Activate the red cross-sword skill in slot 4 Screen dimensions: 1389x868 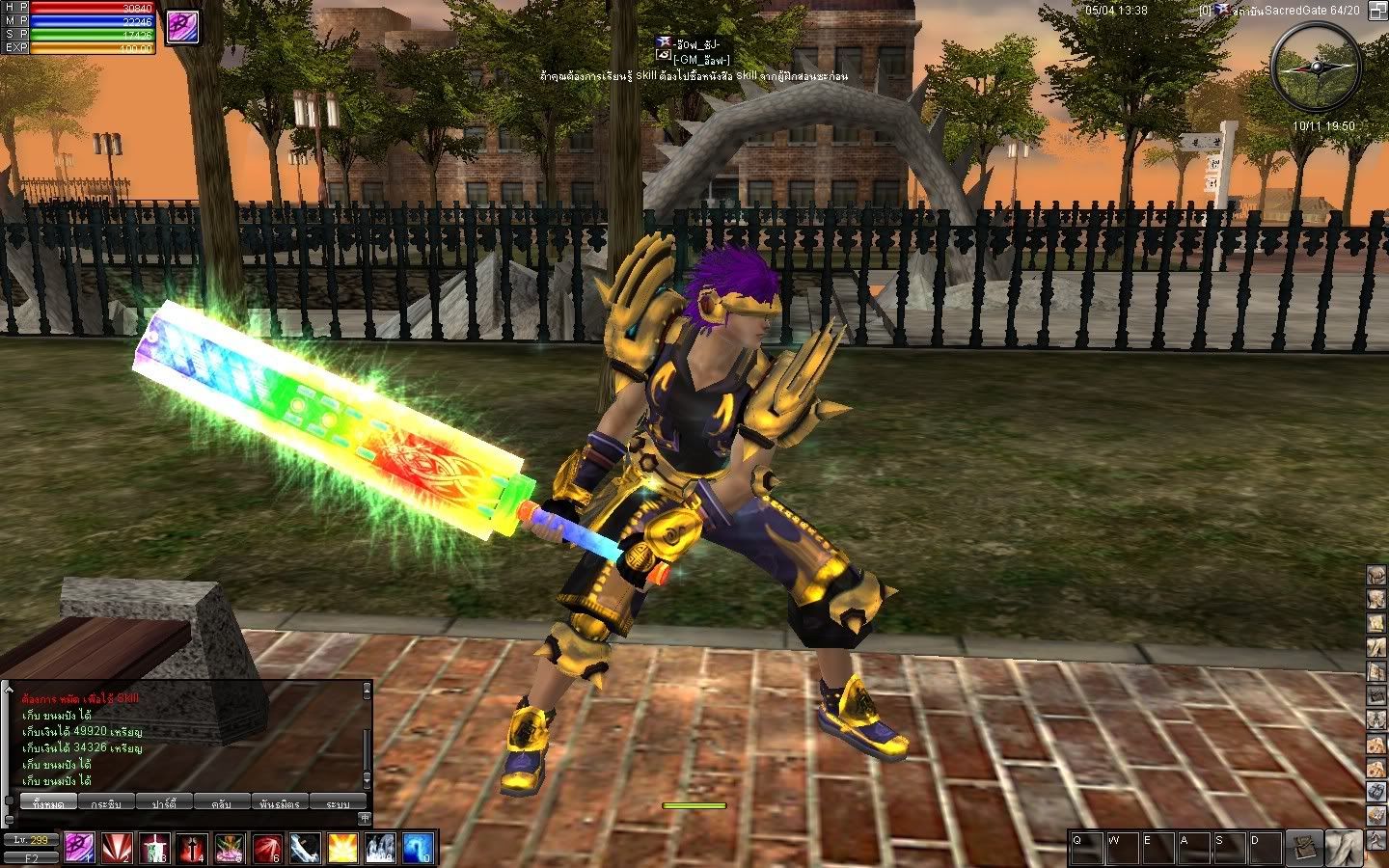click(192, 848)
